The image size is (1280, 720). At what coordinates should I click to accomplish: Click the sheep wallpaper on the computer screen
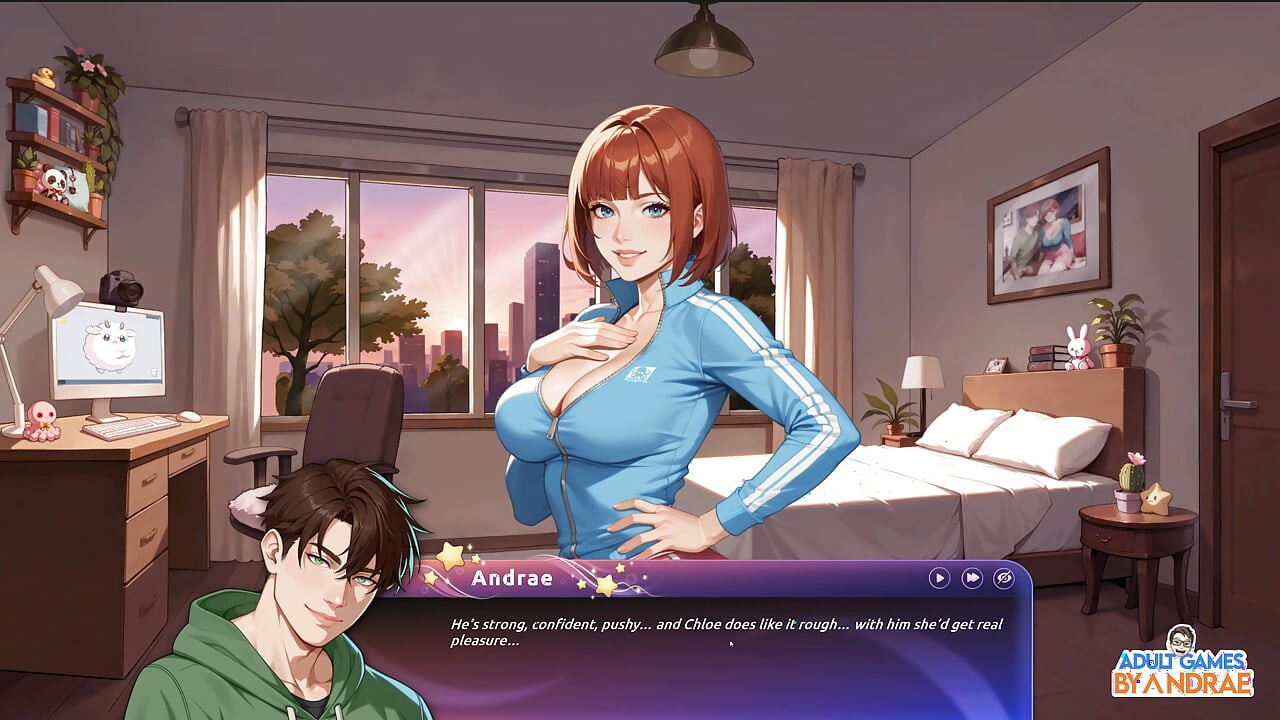click(110, 345)
